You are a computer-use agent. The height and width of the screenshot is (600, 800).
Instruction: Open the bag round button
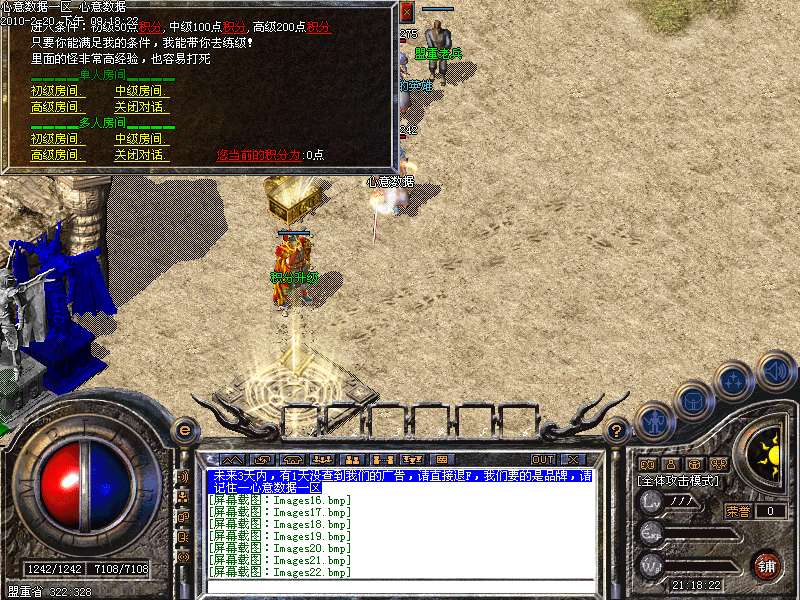tap(693, 400)
